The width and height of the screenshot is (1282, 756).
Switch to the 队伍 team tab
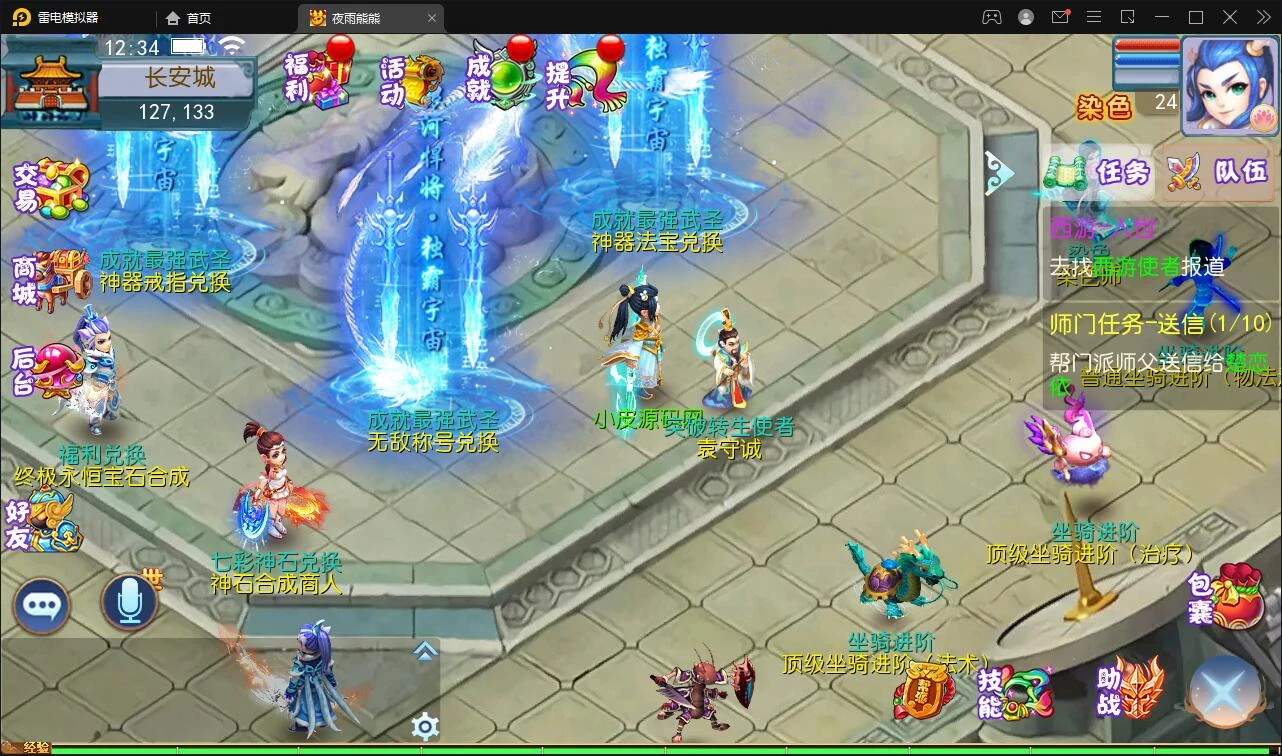pyautogui.click(x=1218, y=173)
